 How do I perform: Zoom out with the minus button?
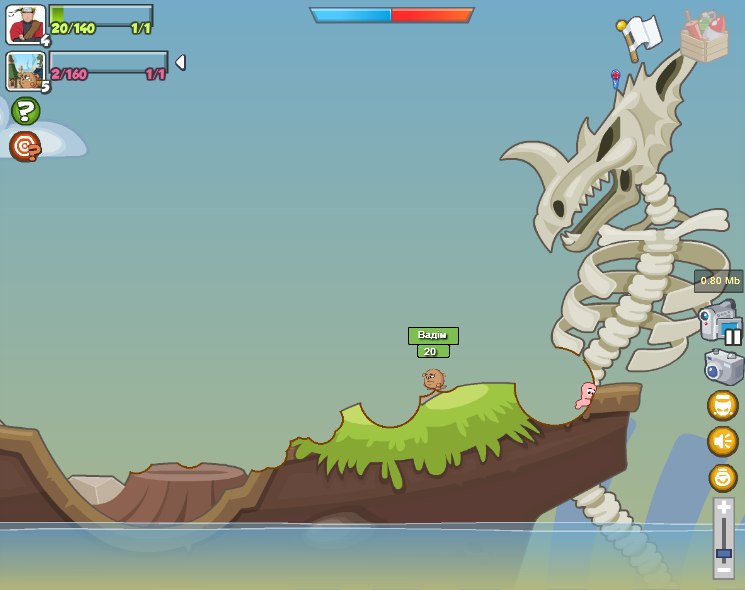coord(723,569)
